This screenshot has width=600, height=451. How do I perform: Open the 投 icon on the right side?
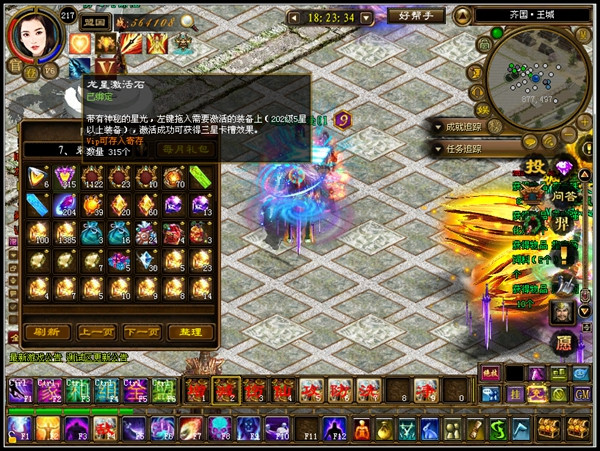[x=536, y=168]
